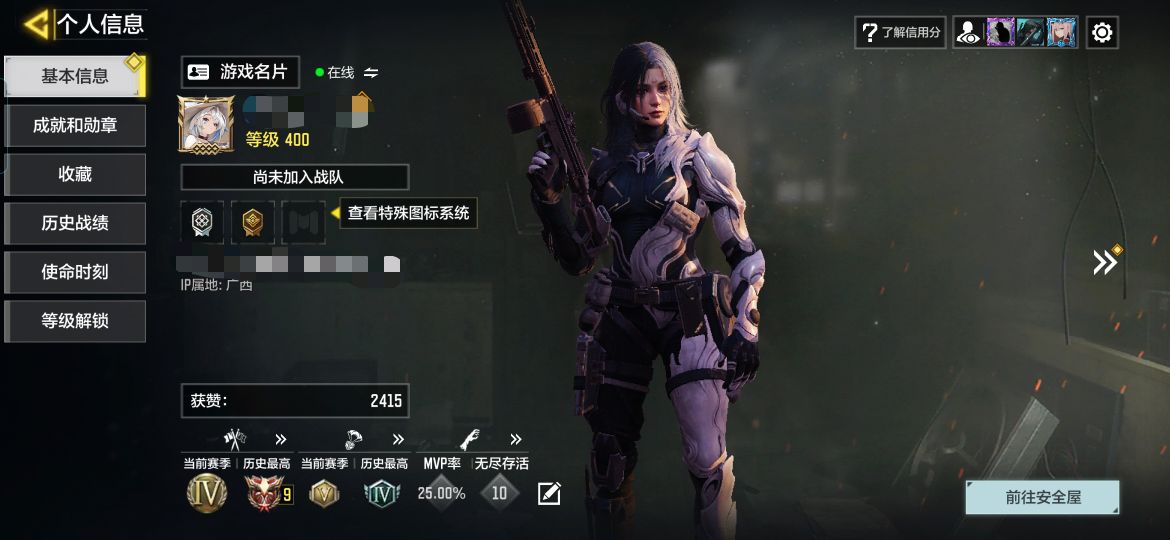Open 了解信用分 credit score info
This screenshot has height=540, width=1170.
tap(900, 32)
